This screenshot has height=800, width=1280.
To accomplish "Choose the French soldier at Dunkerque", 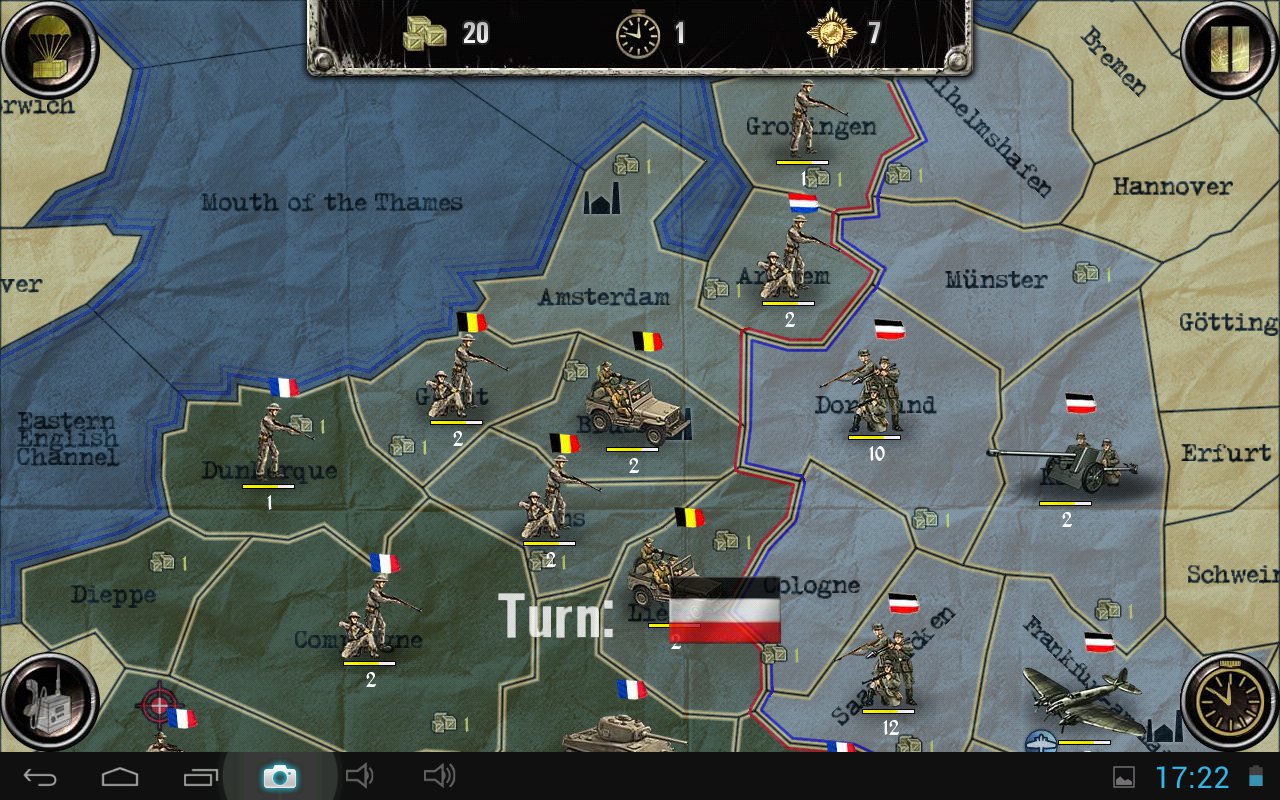I will (272, 440).
